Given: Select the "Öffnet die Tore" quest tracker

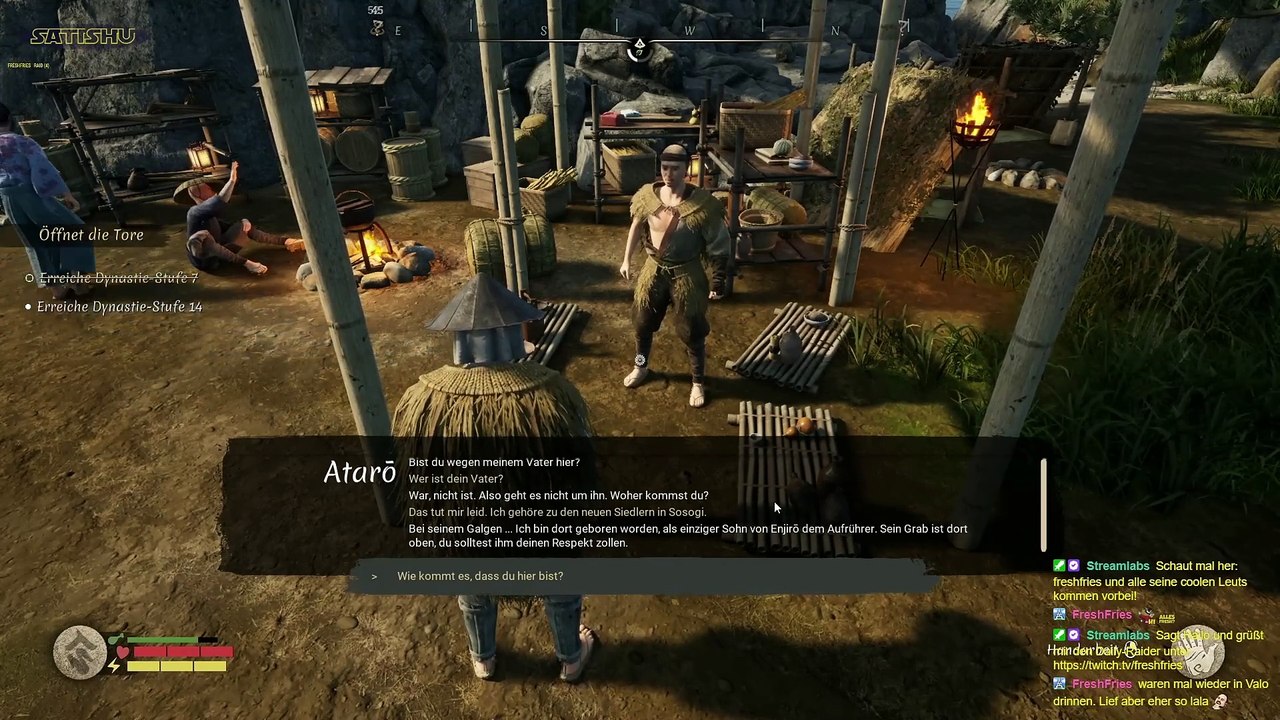Looking at the screenshot, I should coord(91,235).
